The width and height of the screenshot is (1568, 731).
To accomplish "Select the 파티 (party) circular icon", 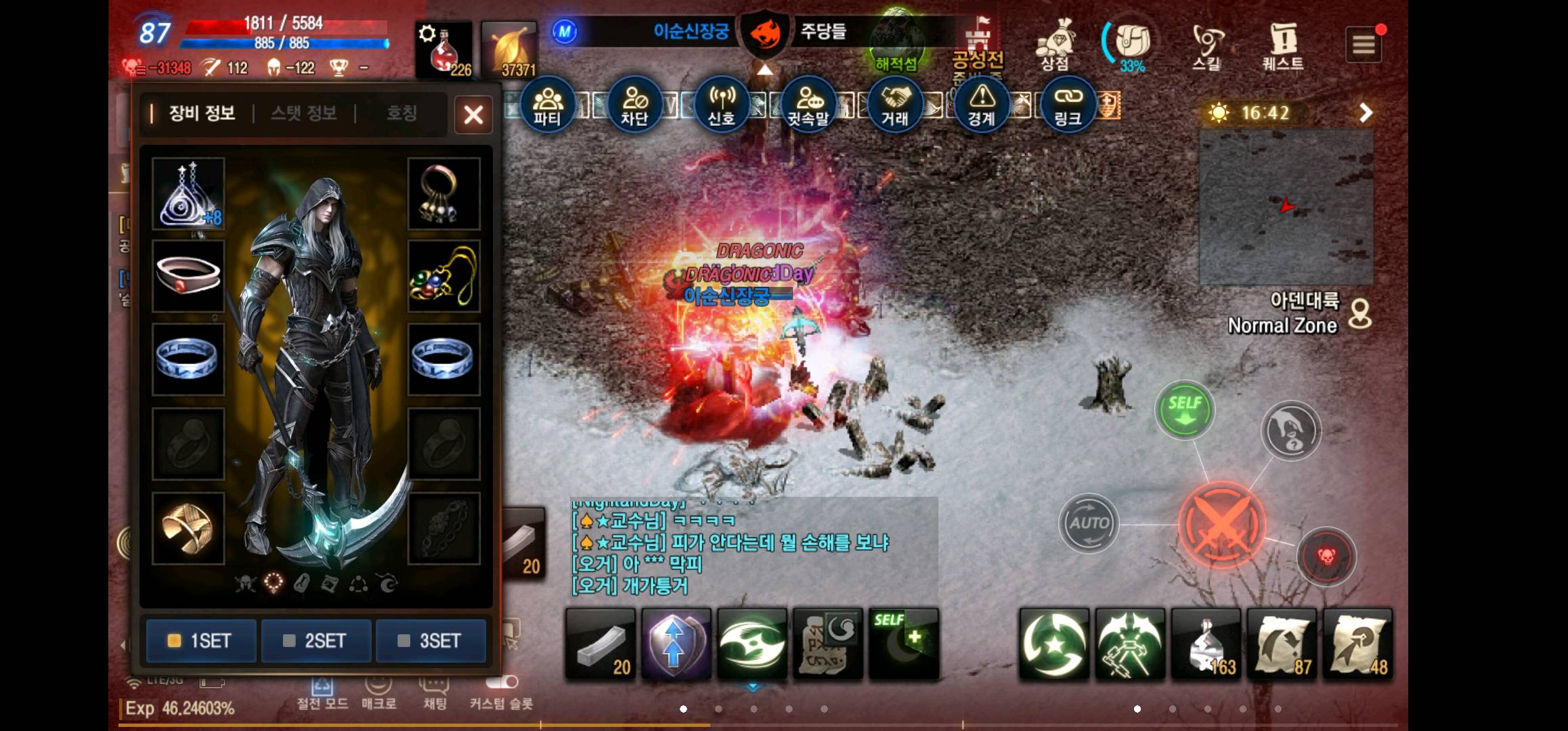I will click(x=548, y=103).
